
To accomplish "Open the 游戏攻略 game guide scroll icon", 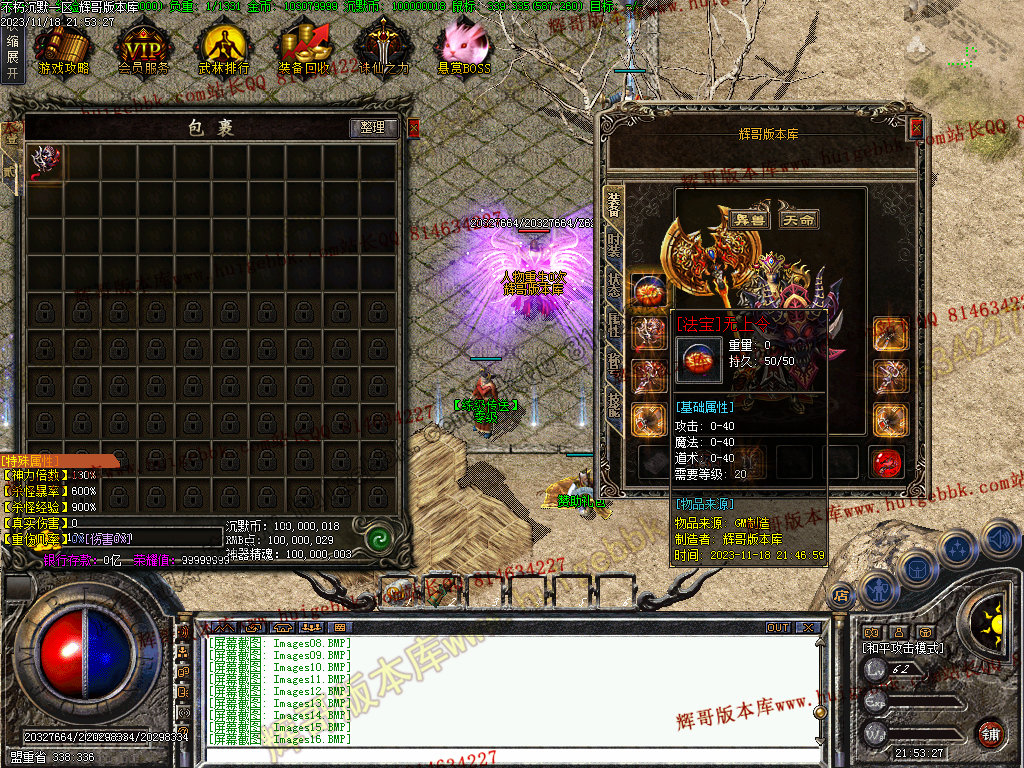I will pos(62,48).
